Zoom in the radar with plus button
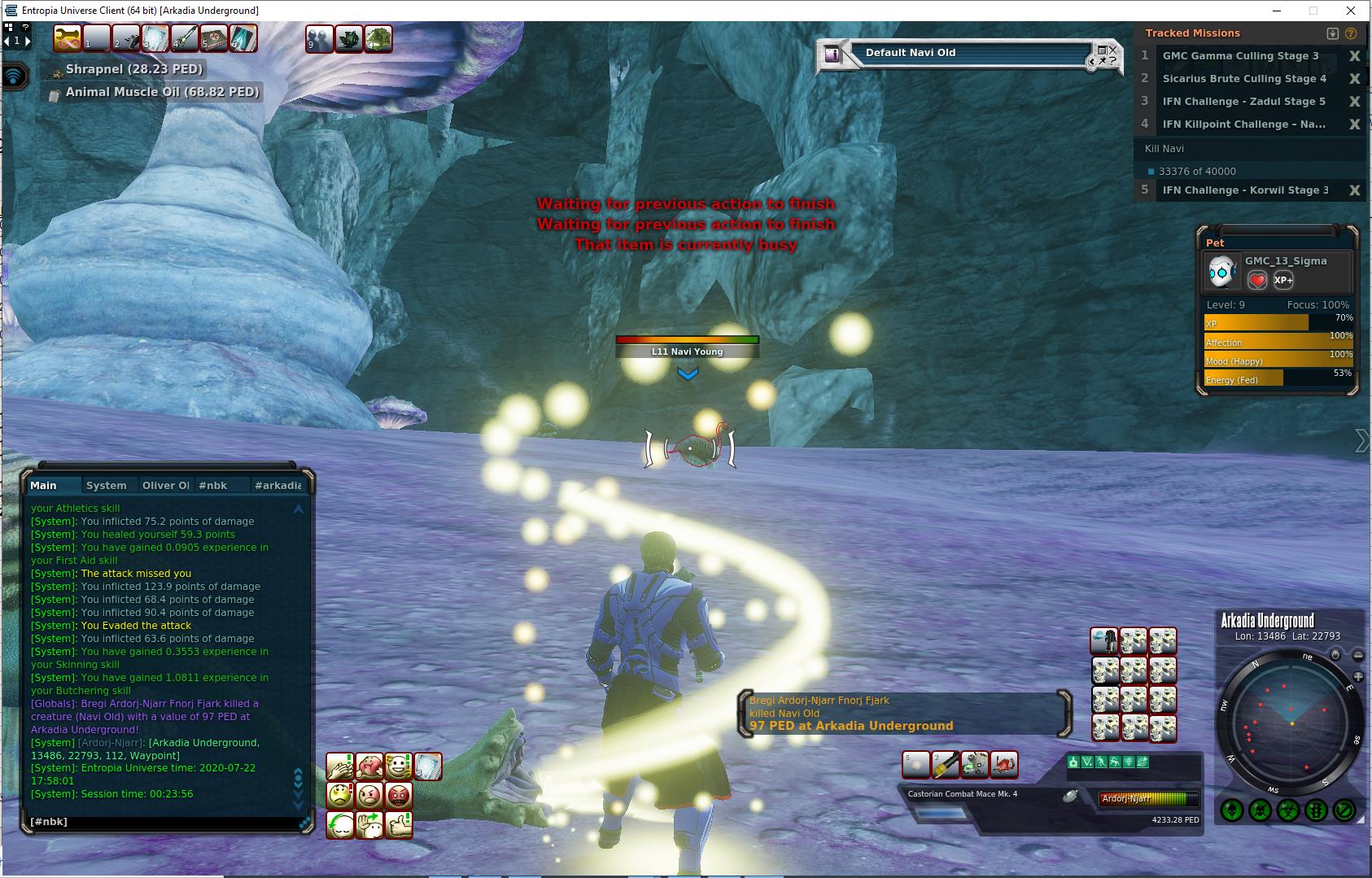This screenshot has height=878, width=1372. pyautogui.click(x=1358, y=677)
